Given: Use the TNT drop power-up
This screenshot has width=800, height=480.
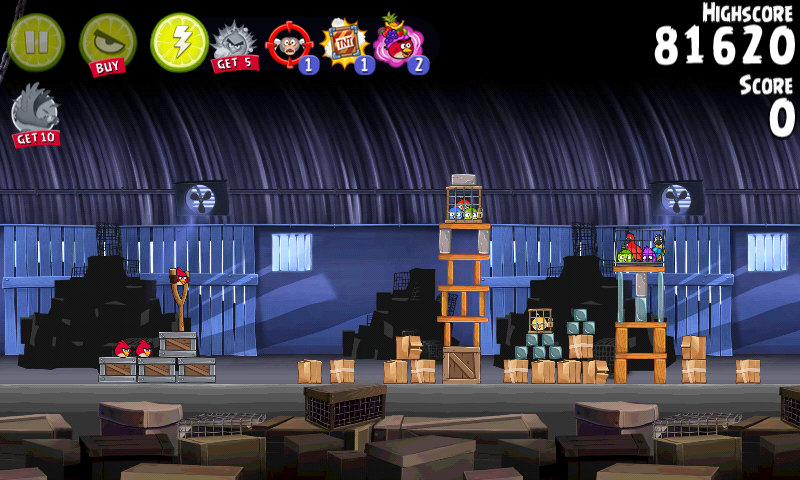Looking at the screenshot, I should [346, 45].
